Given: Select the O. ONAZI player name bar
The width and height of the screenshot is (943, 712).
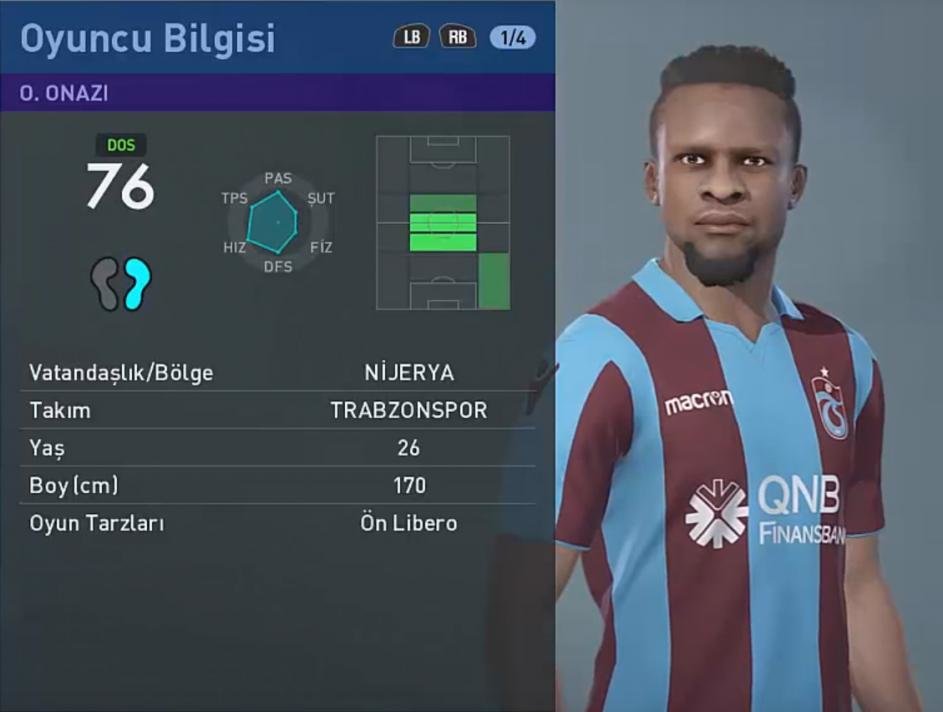Looking at the screenshot, I should click(277, 92).
